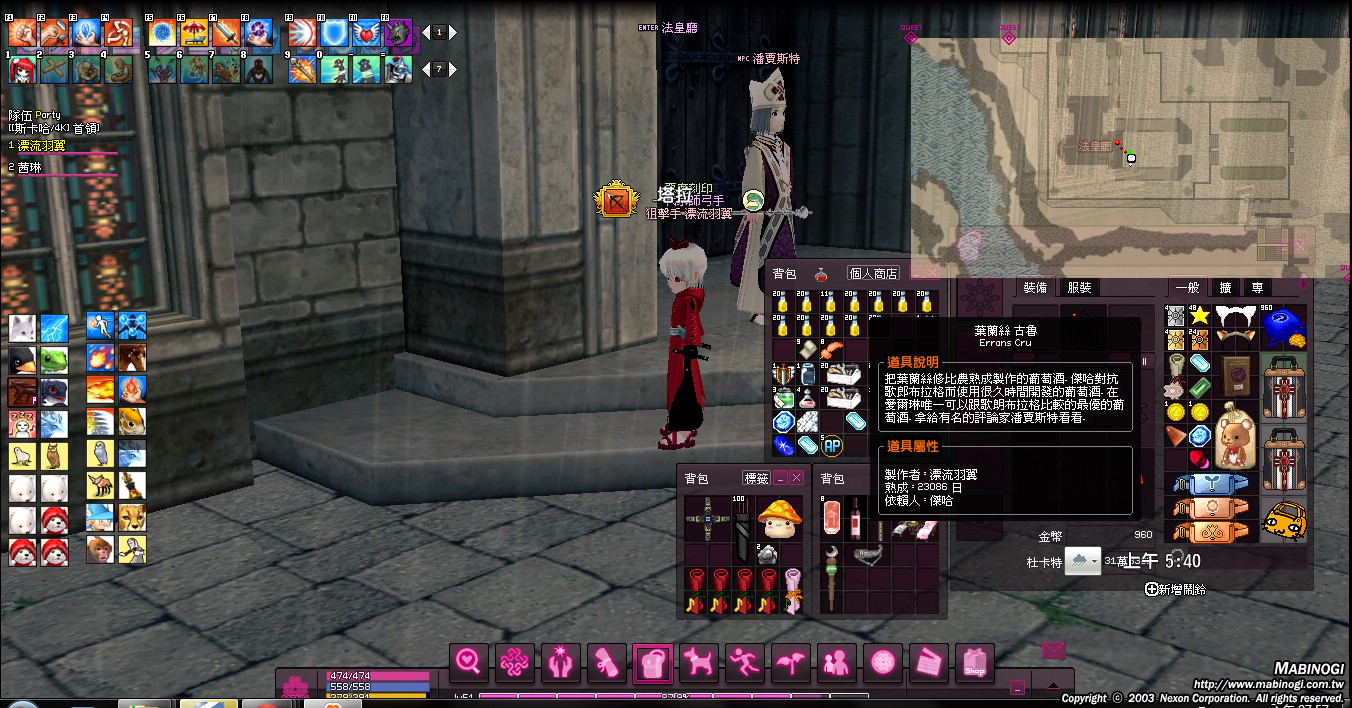This screenshot has height=708, width=1352.
Task: Click the Label (標籤) button on the bag
Action: [x=756, y=479]
